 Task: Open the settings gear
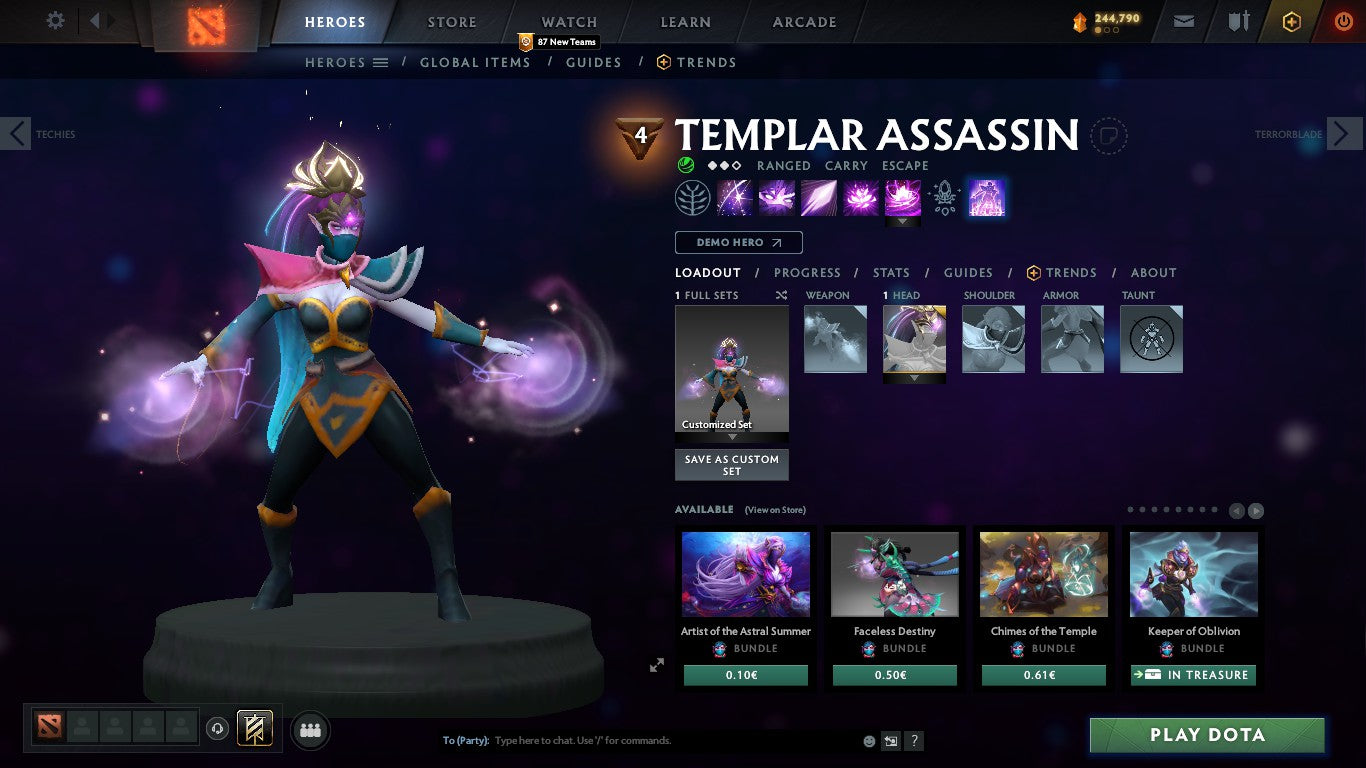pos(55,19)
